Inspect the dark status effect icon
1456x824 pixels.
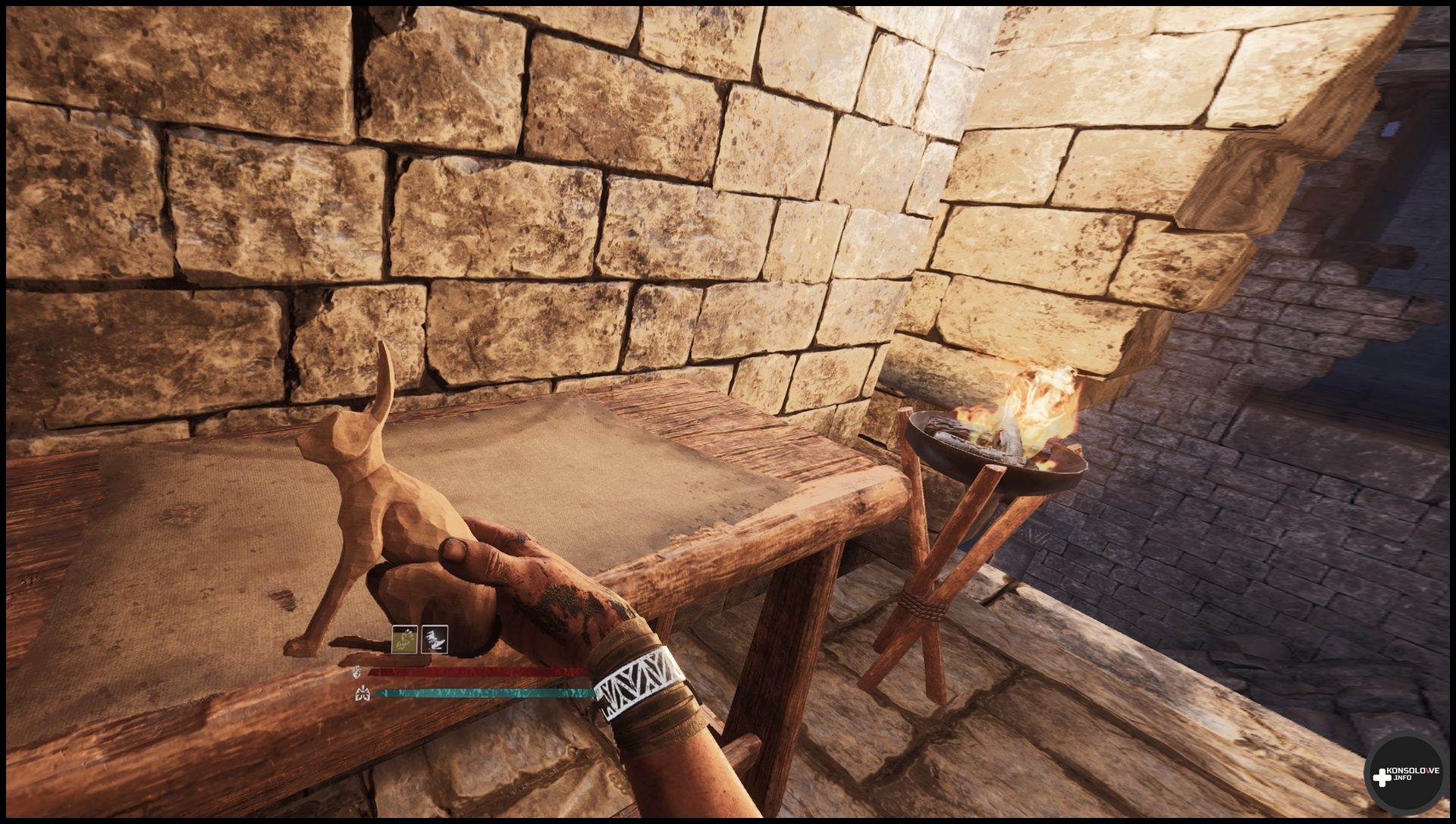click(435, 640)
